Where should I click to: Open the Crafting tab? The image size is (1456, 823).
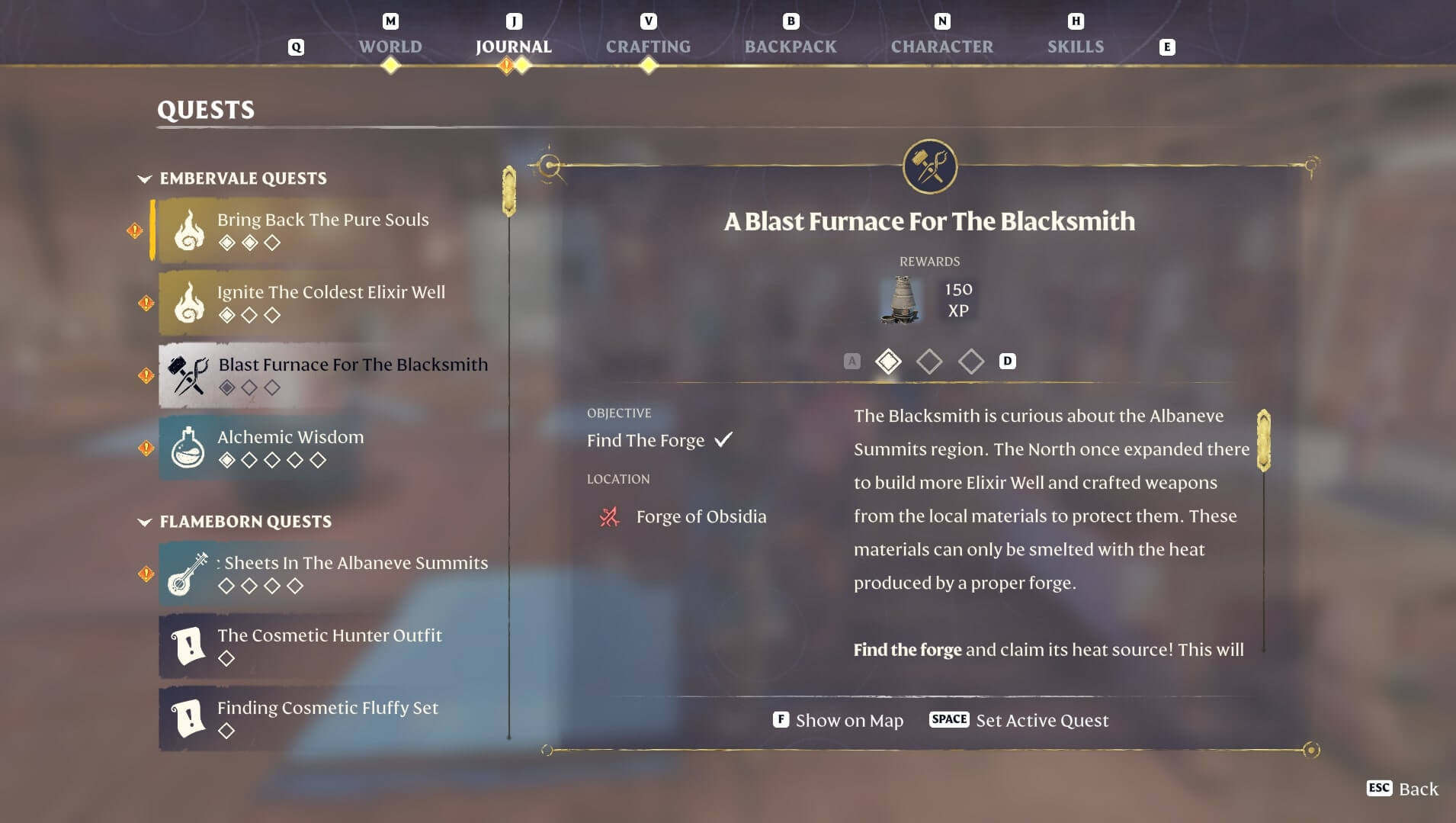pos(648,47)
